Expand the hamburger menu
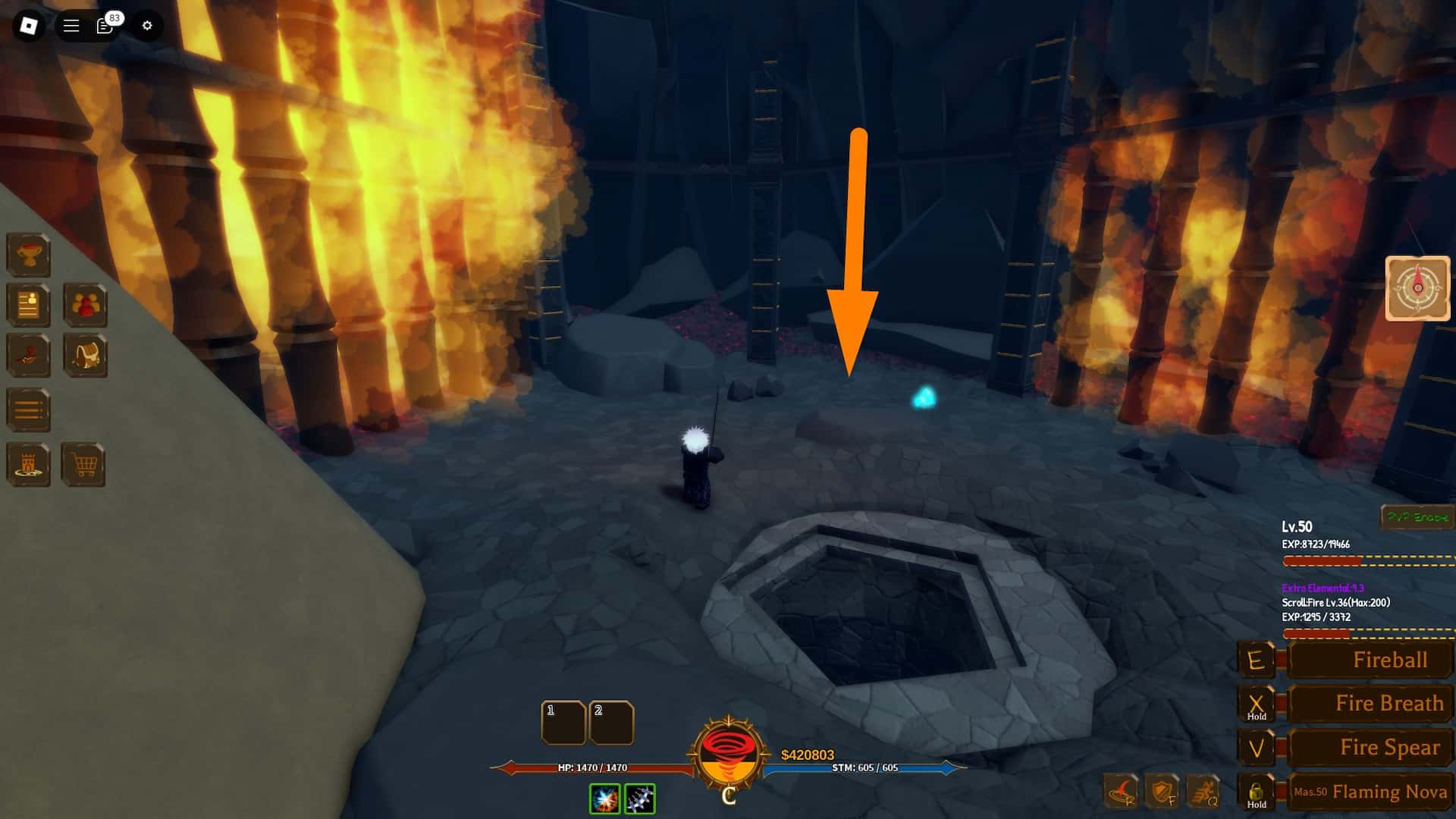 pos(69,25)
